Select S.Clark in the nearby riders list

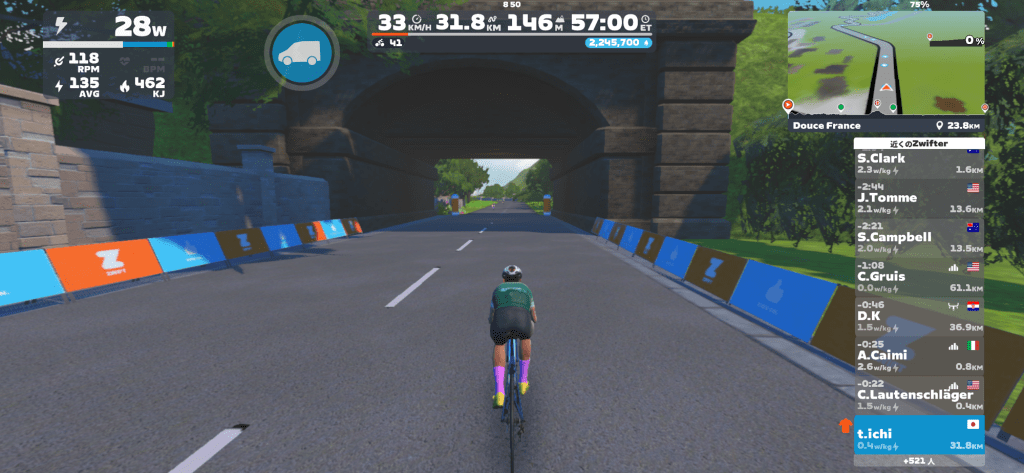[919, 164]
